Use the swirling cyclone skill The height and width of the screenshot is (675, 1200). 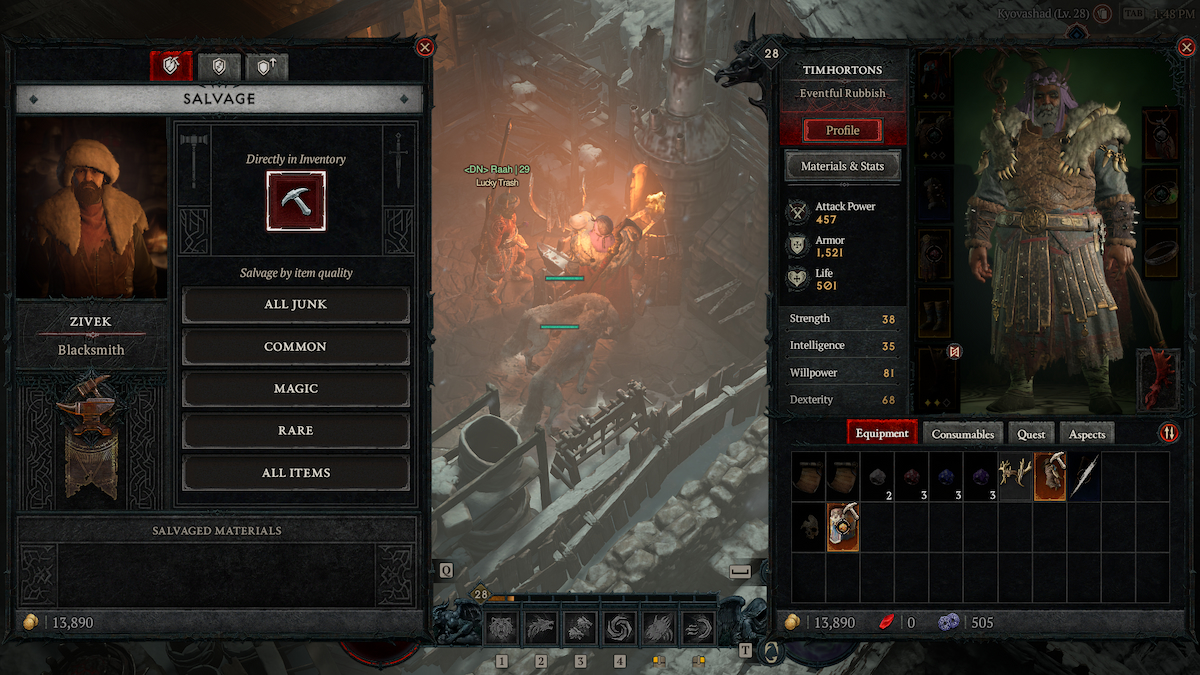coord(620,628)
